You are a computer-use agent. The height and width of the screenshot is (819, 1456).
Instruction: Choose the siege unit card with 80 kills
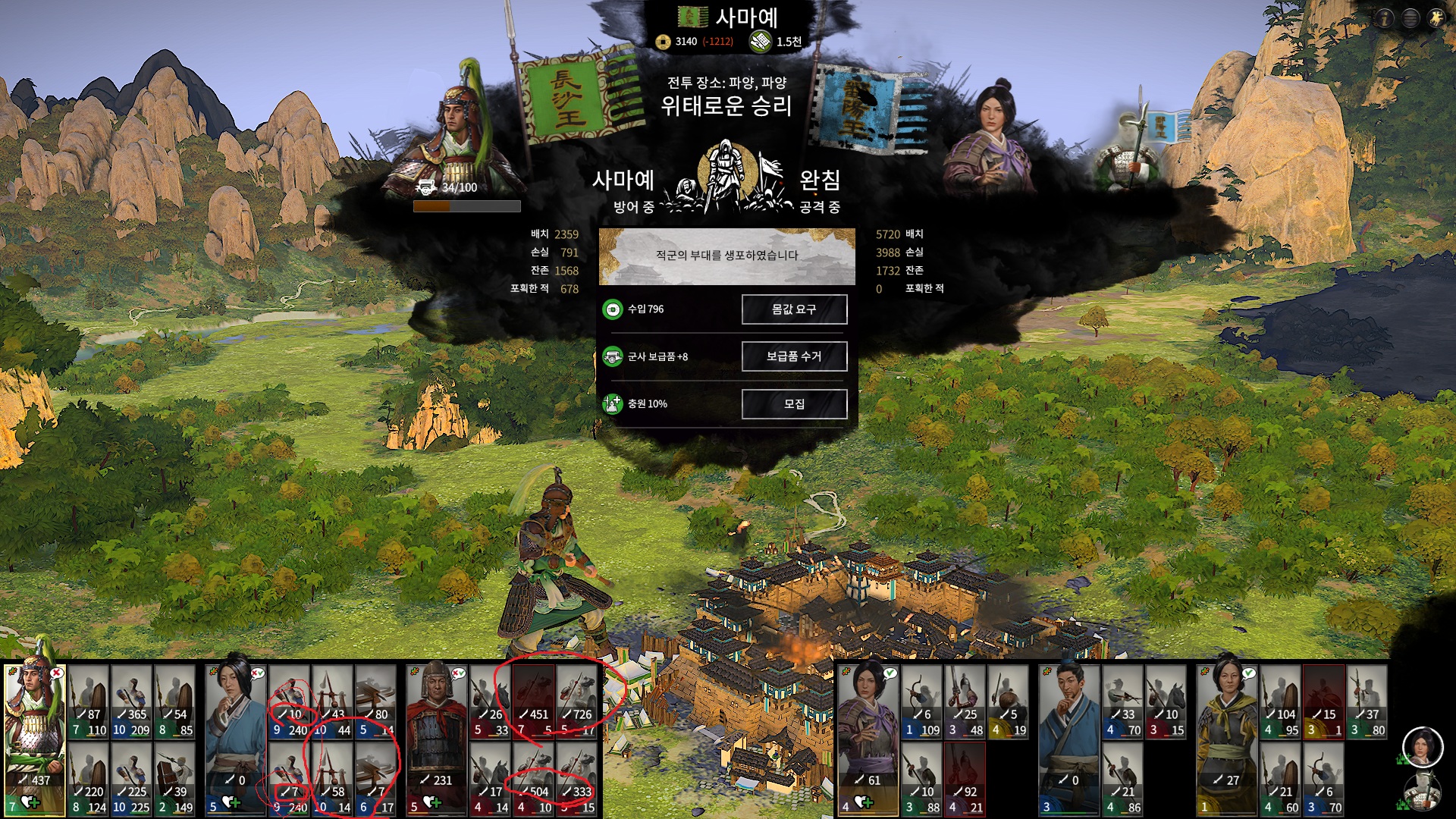pos(375,701)
